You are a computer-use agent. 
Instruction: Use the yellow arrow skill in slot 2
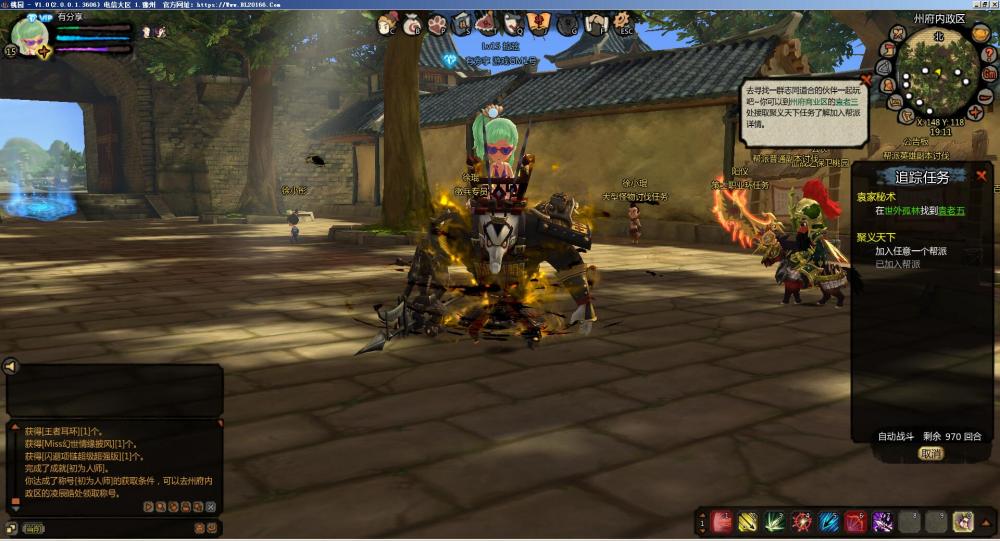point(748,521)
